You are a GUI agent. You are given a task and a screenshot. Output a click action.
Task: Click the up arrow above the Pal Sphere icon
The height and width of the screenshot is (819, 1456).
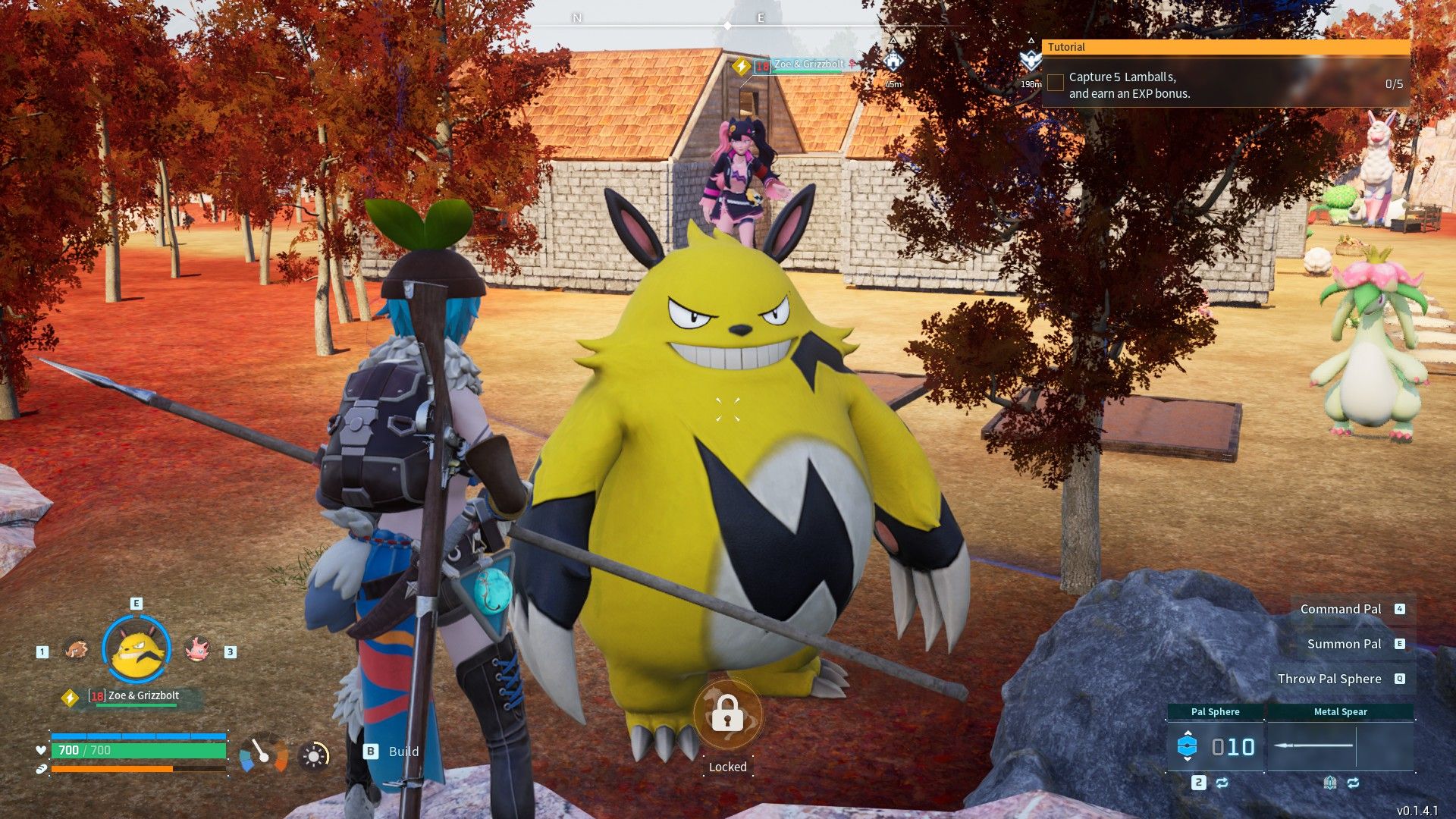tap(1188, 733)
